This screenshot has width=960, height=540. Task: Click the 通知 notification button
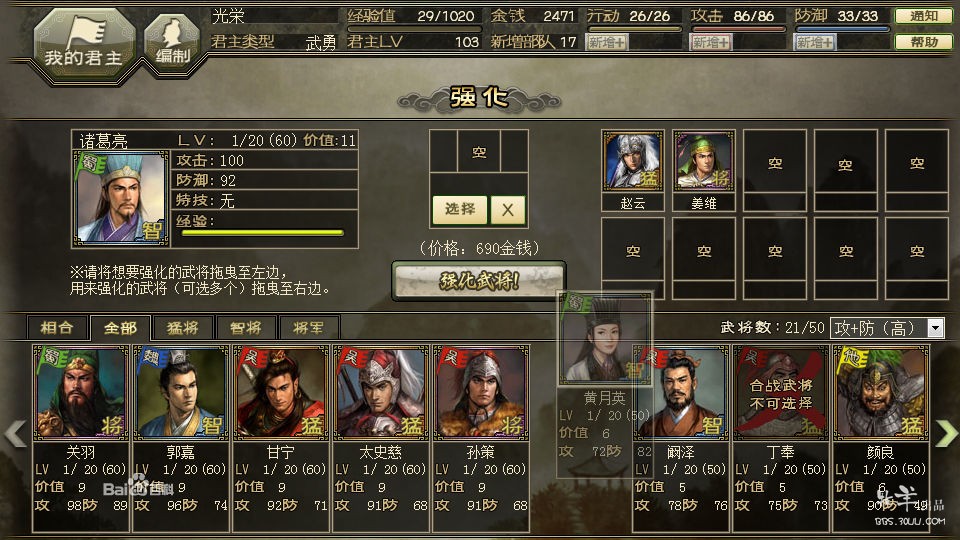(922, 17)
